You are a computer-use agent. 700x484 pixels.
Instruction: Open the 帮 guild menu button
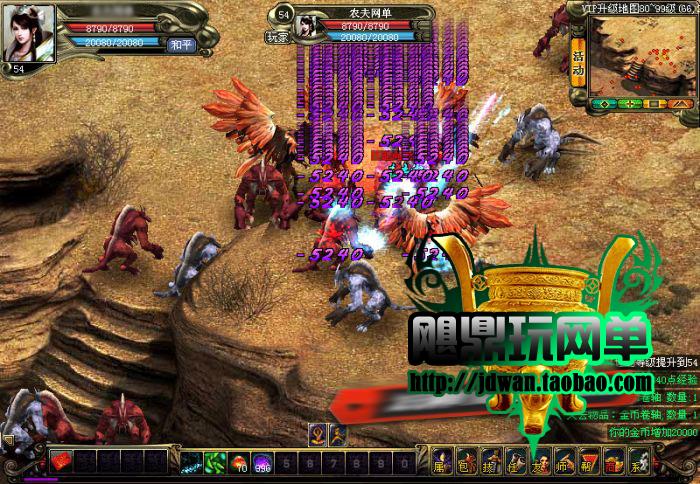coord(588,463)
